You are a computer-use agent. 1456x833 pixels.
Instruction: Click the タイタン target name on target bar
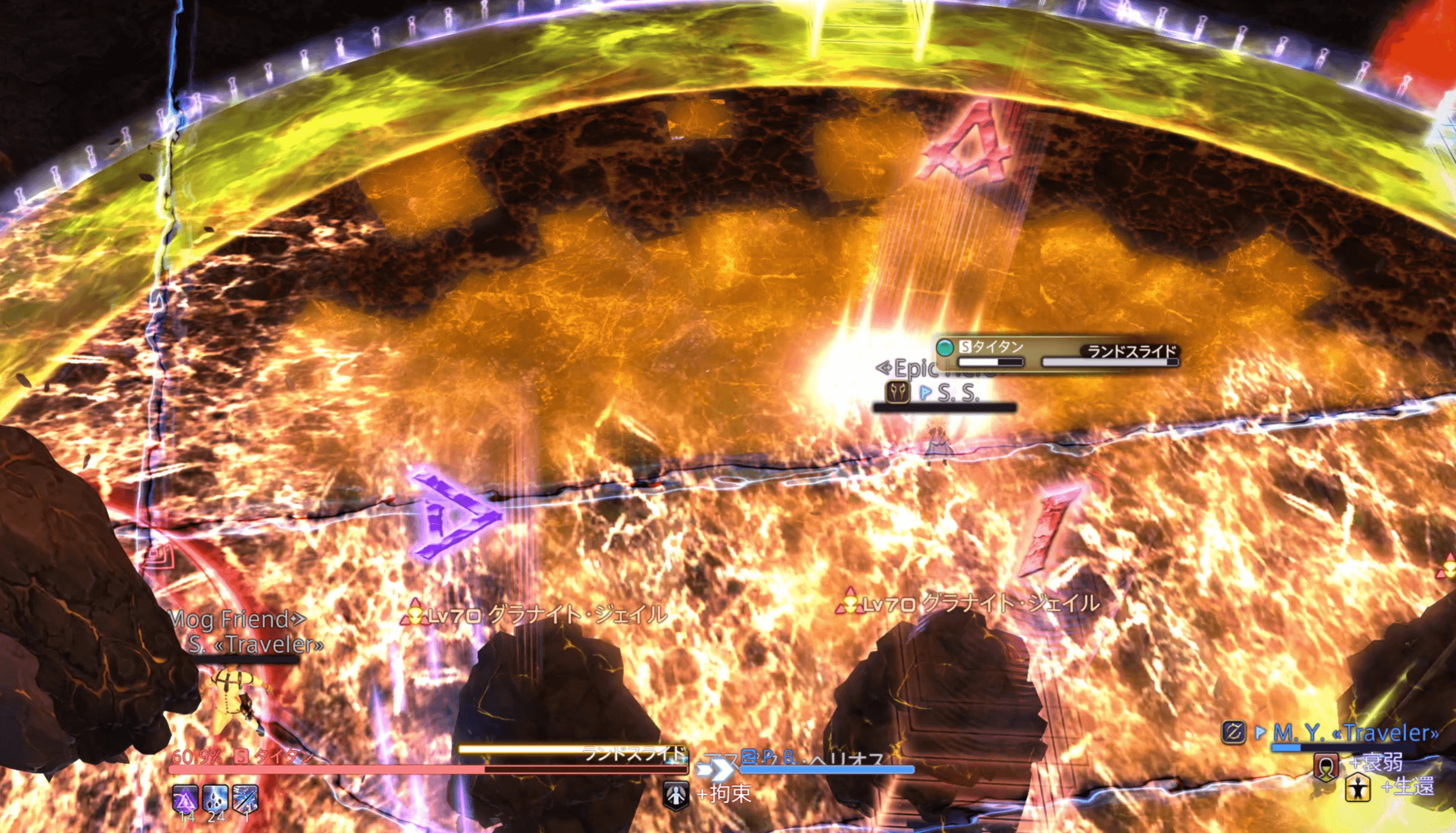click(284, 756)
